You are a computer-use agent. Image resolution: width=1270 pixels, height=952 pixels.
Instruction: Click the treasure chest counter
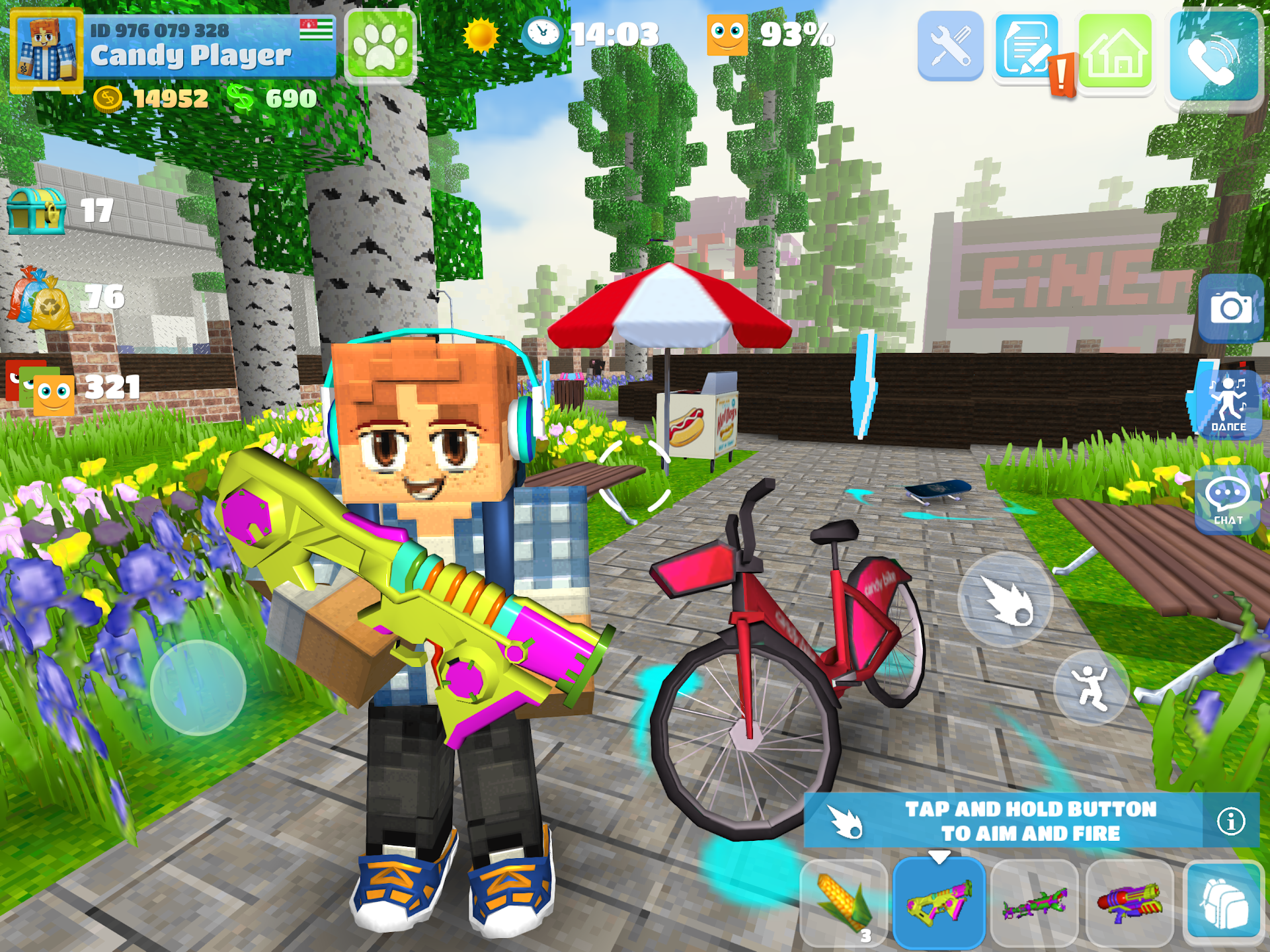point(36,210)
